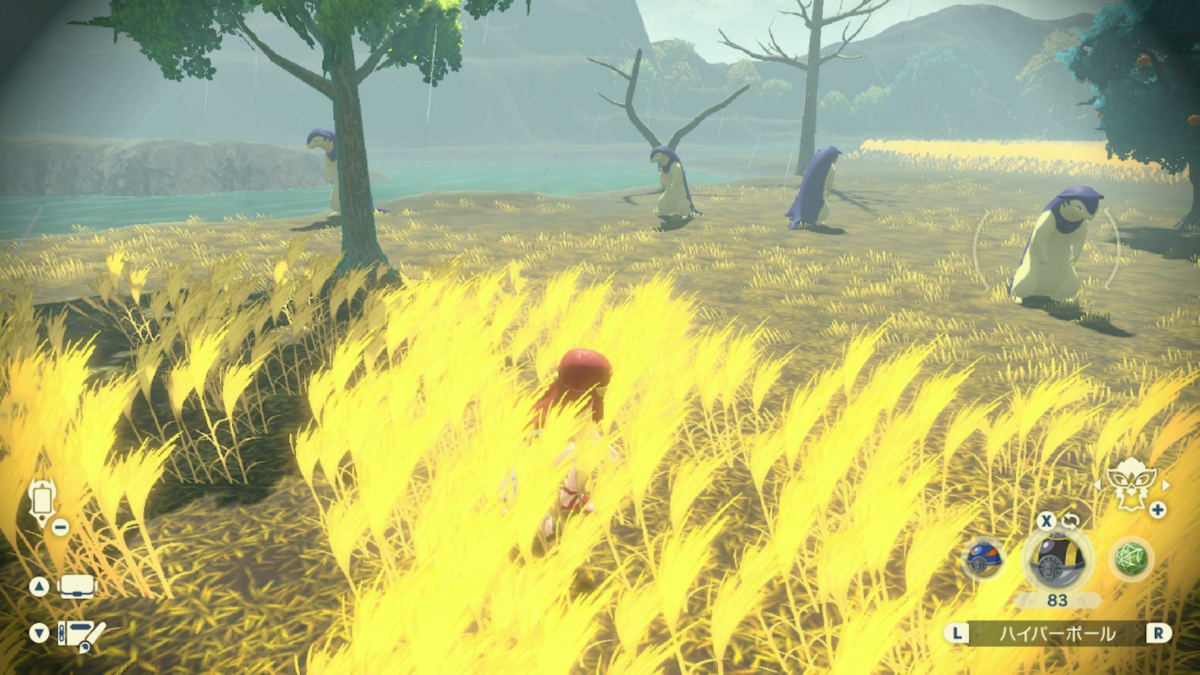
Task: Switch to the previous ride with left arrow
Action: [1099, 485]
